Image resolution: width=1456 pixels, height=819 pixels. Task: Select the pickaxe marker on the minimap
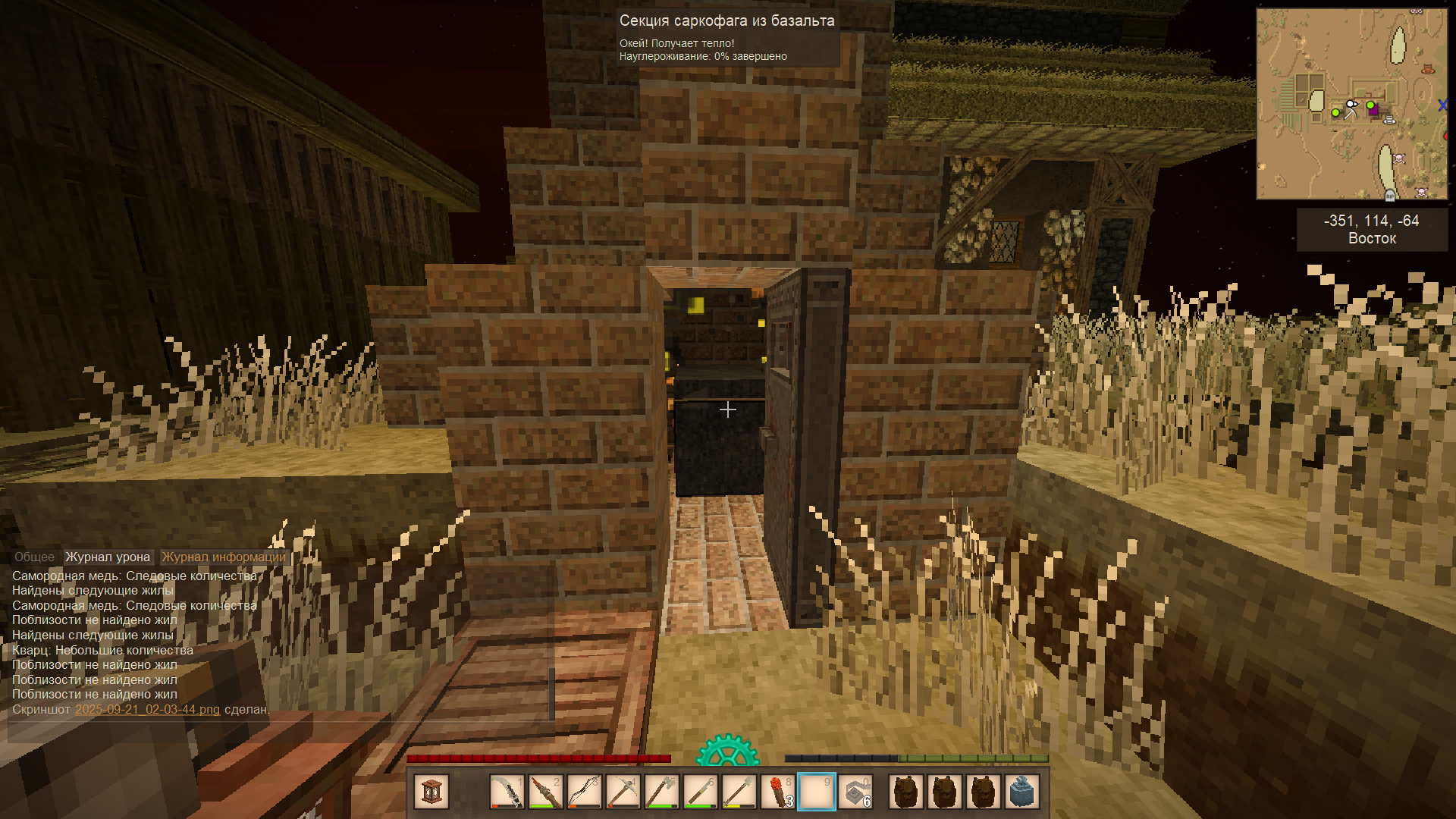pyautogui.click(x=1350, y=113)
